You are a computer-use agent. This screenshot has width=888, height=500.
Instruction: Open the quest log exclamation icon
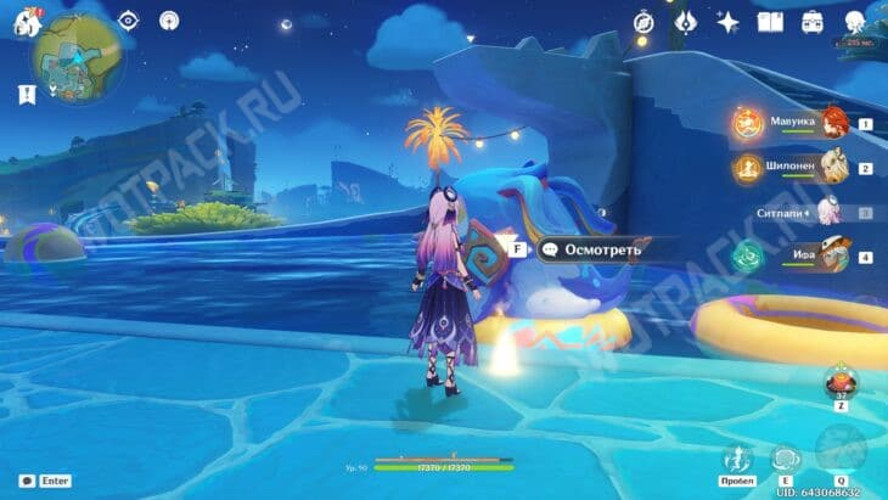point(27,95)
